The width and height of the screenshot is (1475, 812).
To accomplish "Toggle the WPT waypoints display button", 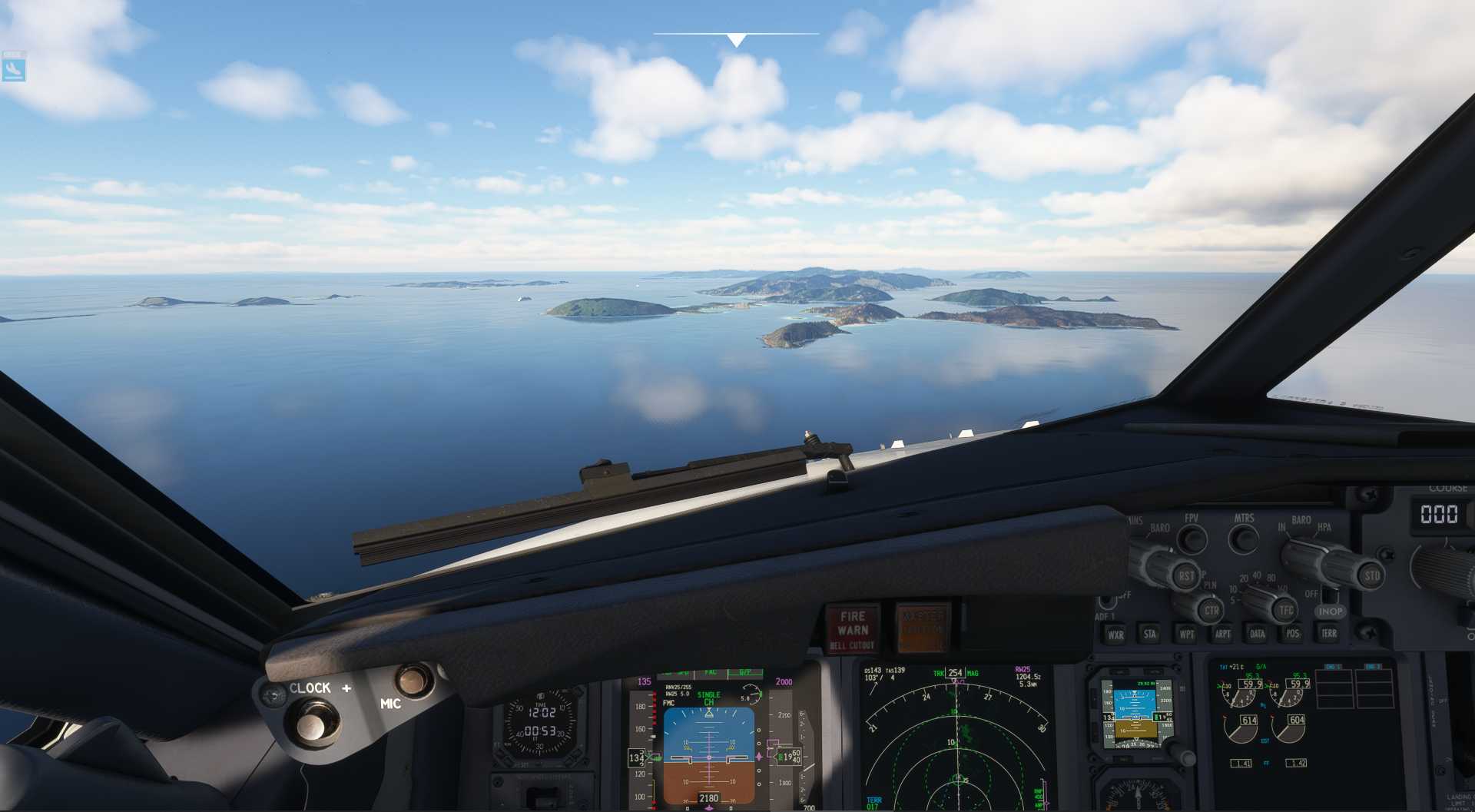I will coord(1186,635).
